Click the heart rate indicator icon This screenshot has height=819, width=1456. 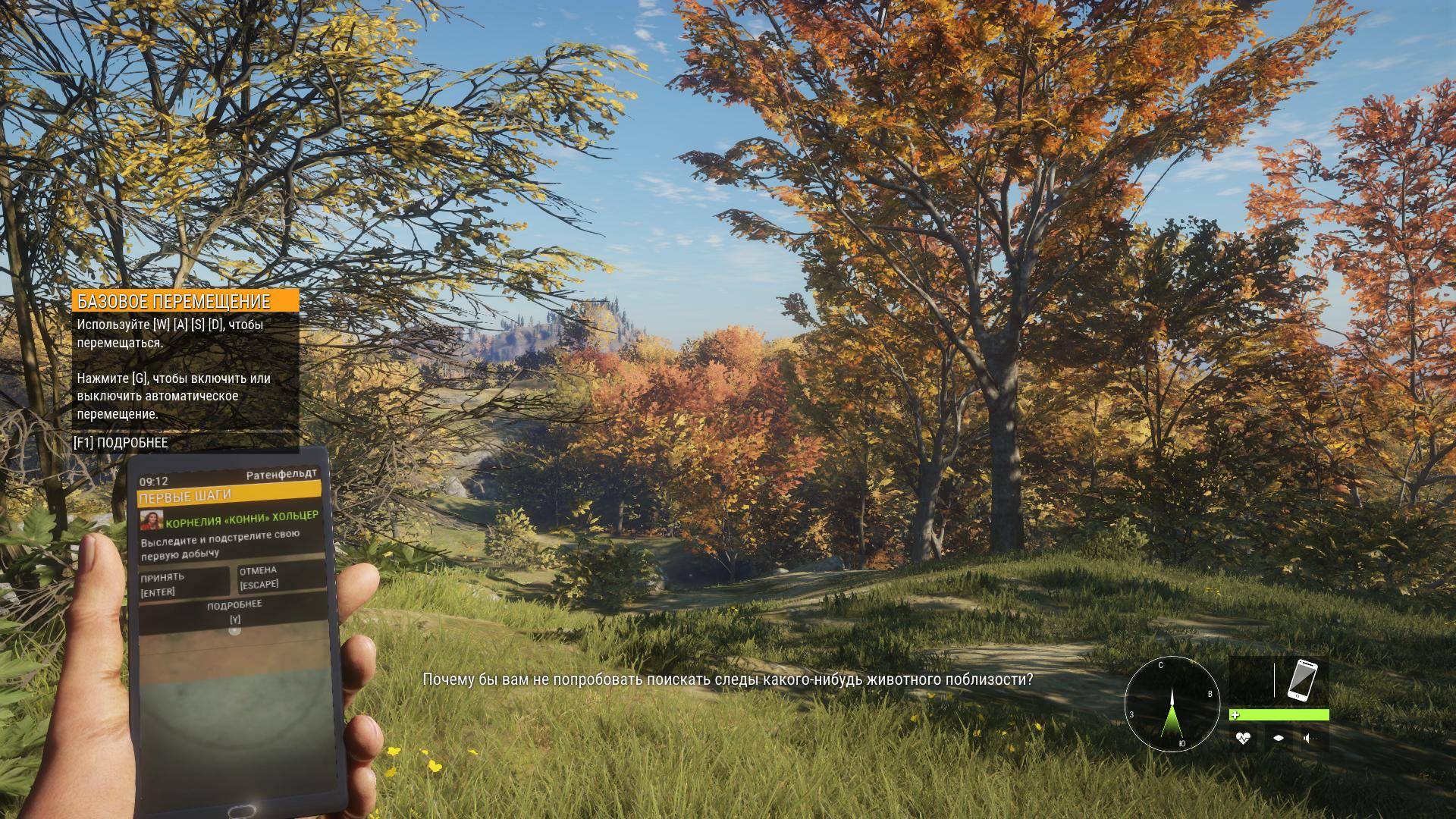pos(1242,738)
